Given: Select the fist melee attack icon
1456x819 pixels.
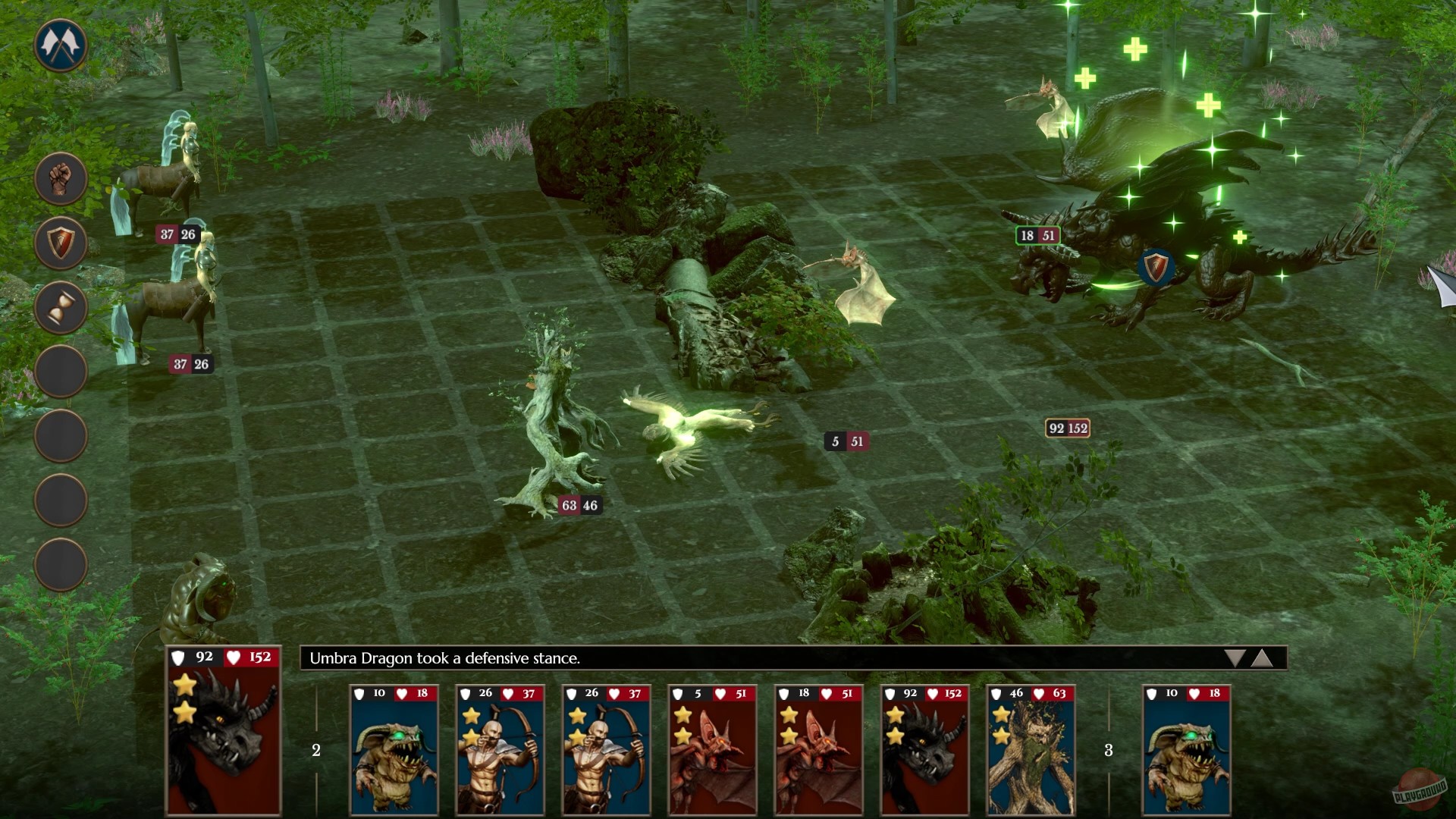Looking at the screenshot, I should coord(59,177).
